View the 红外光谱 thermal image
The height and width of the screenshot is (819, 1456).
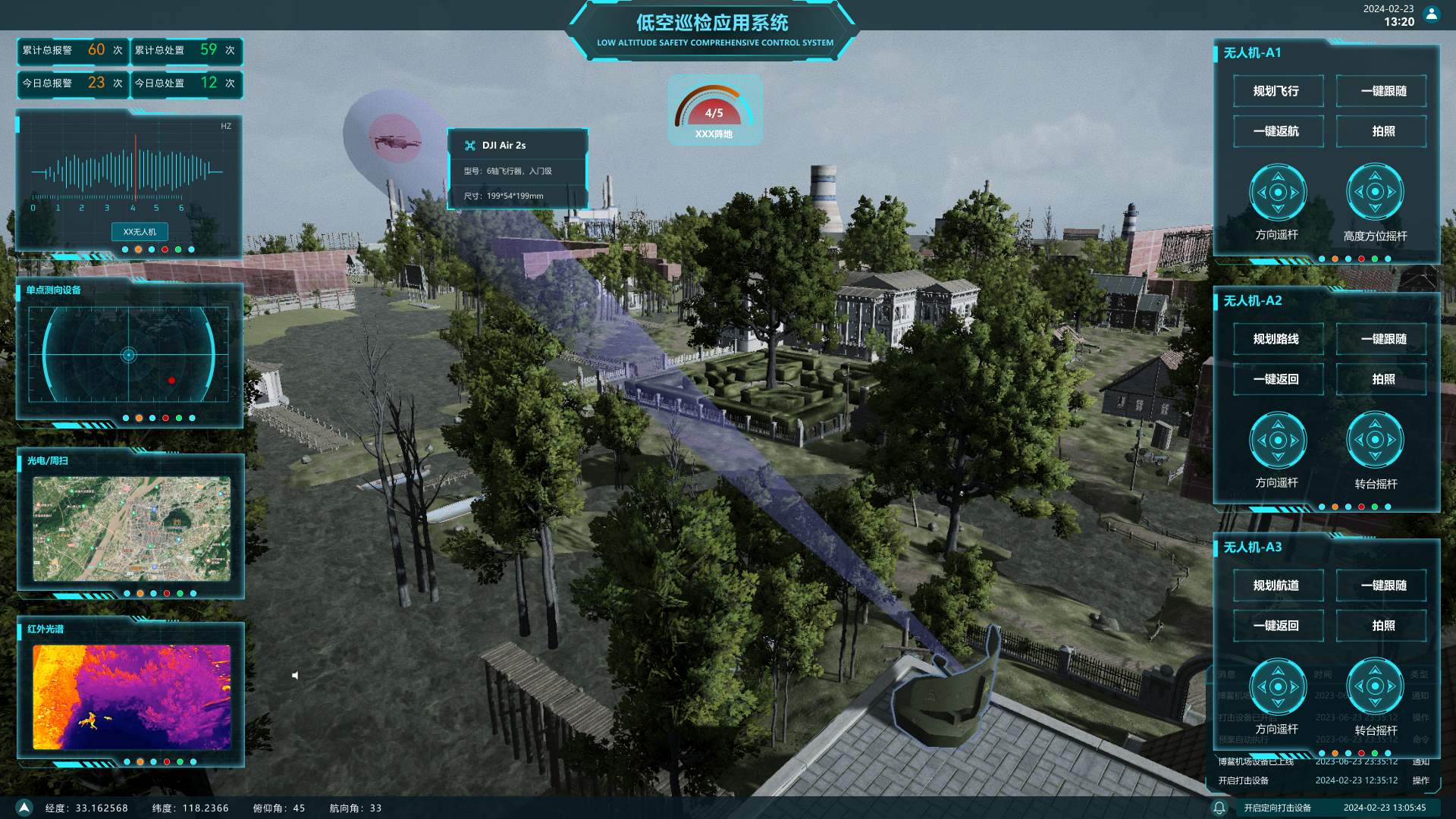click(x=131, y=697)
